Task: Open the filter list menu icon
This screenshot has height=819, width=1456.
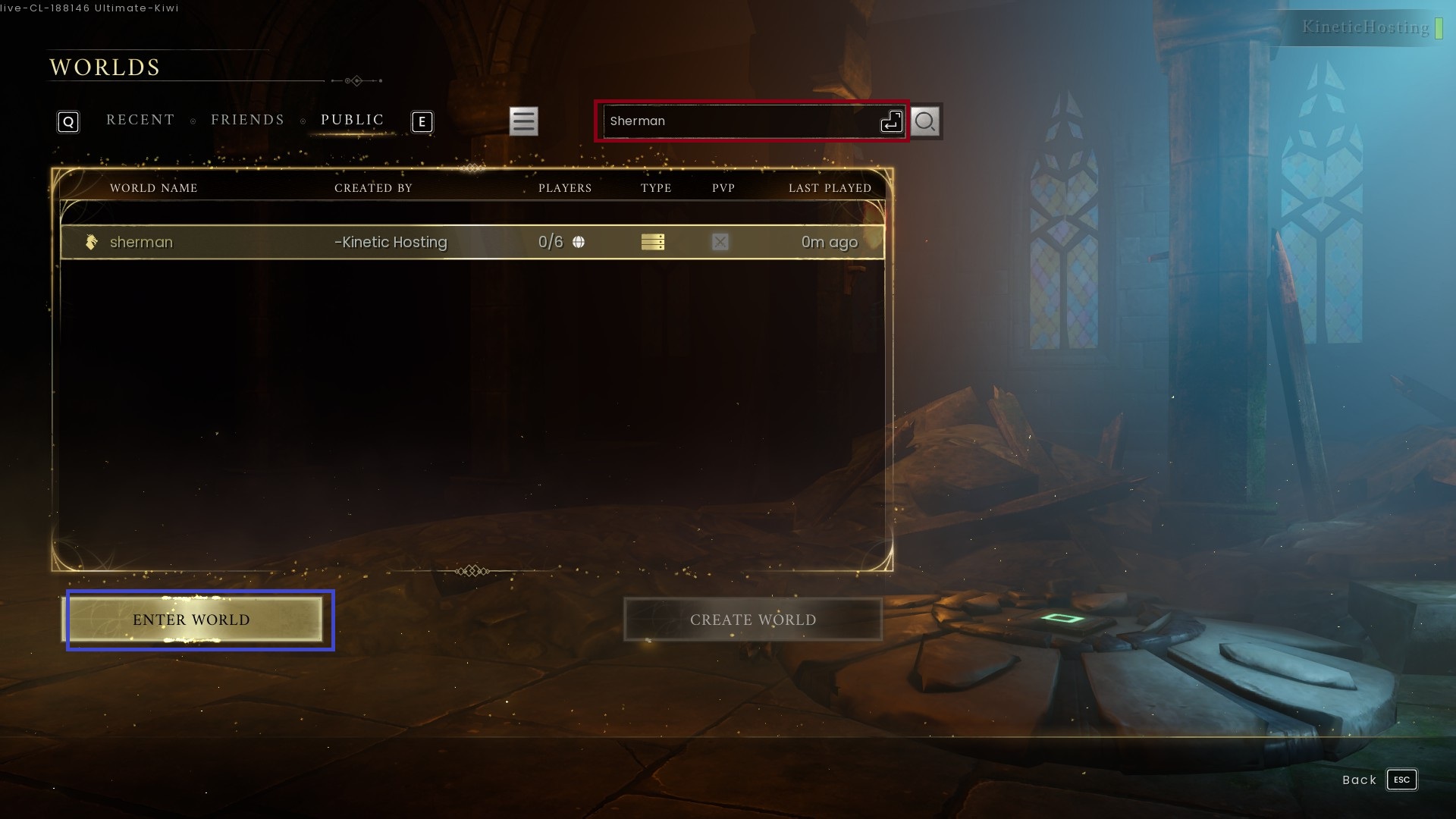Action: [x=523, y=121]
